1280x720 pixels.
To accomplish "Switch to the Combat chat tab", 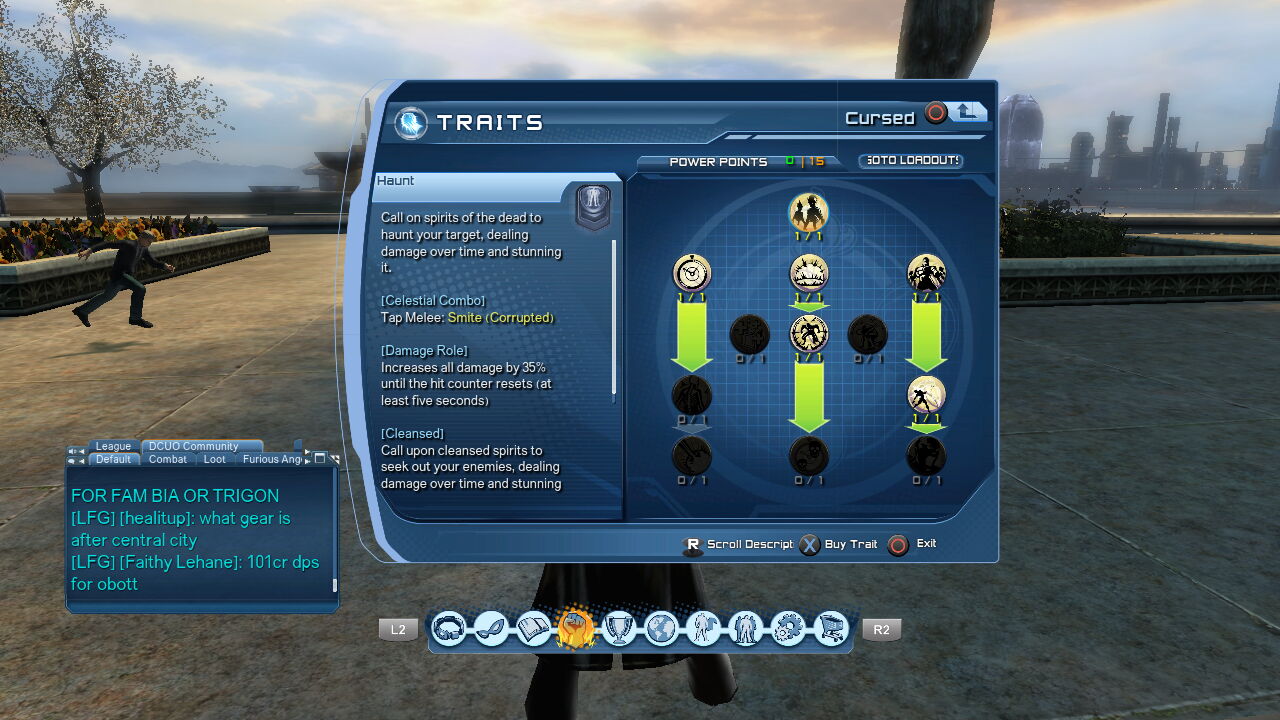I will [167, 459].
